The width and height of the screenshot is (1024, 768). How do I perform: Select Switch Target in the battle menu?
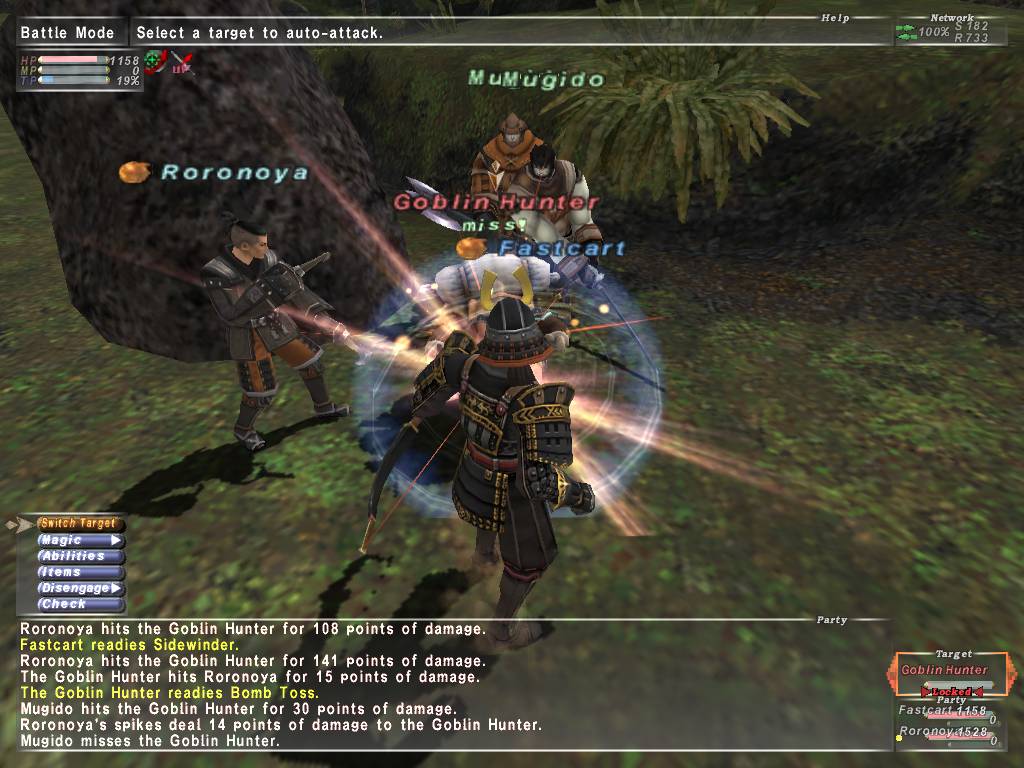coord(79,524)
